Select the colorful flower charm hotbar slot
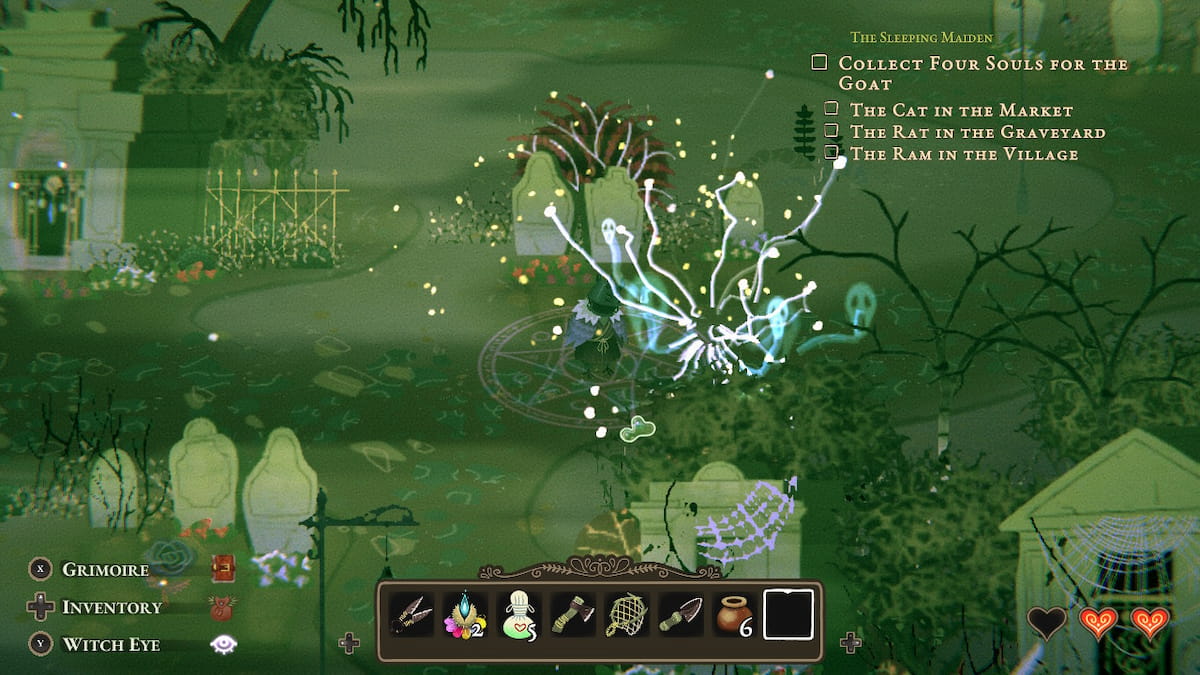This screenshot has width=1200, height=675. (x=464, y=614)
